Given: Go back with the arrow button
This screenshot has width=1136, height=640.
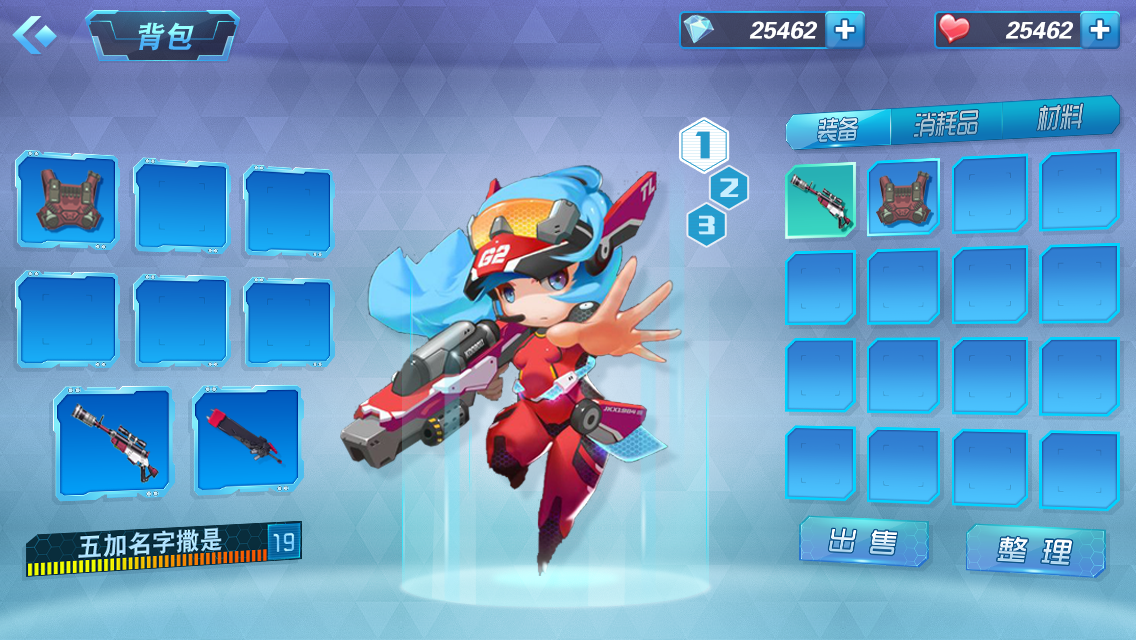Looking at the screenshot, I should point(35,35).
